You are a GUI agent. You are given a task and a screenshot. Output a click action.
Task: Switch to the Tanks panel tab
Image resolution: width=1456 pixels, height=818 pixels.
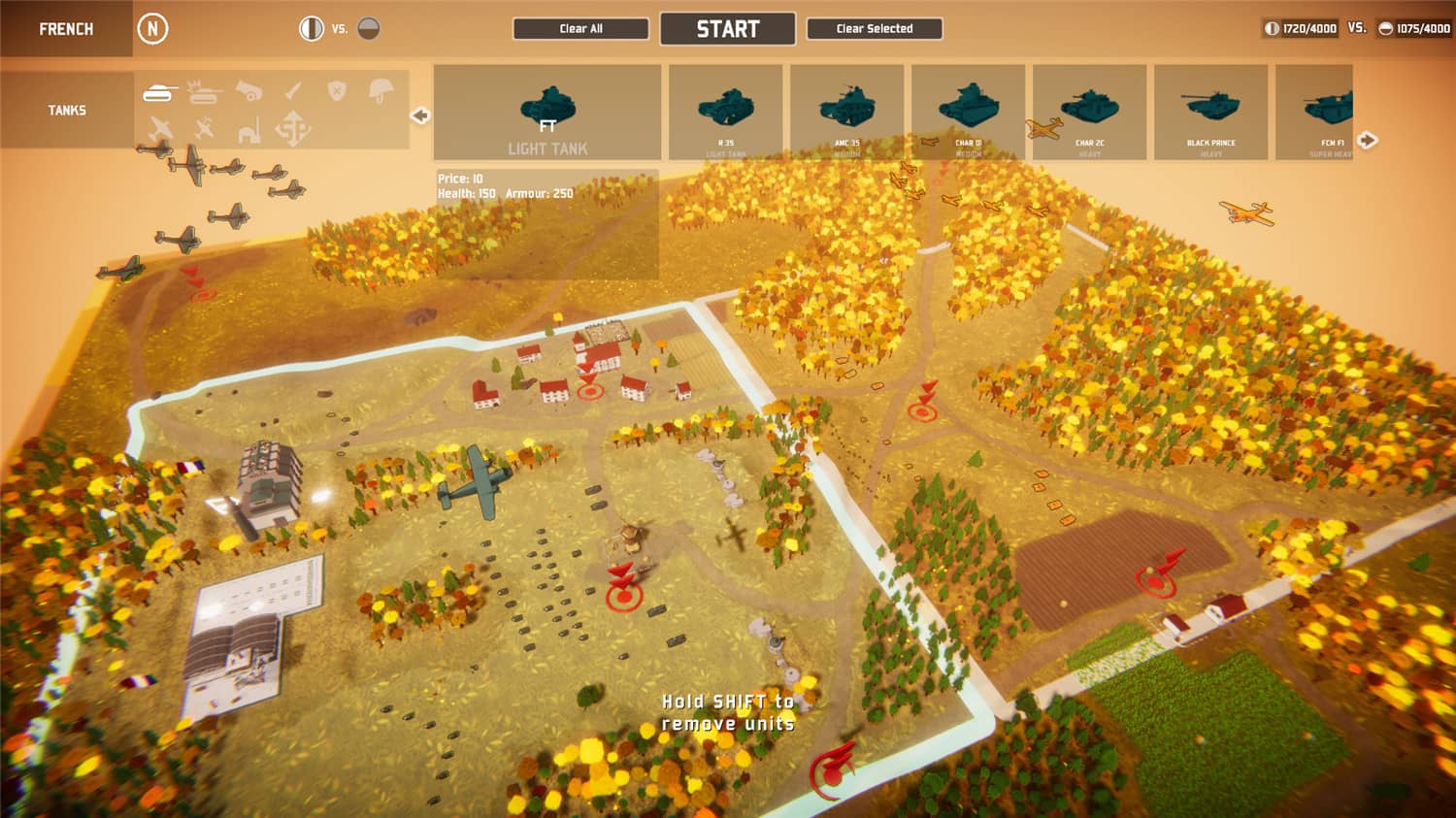66,110
